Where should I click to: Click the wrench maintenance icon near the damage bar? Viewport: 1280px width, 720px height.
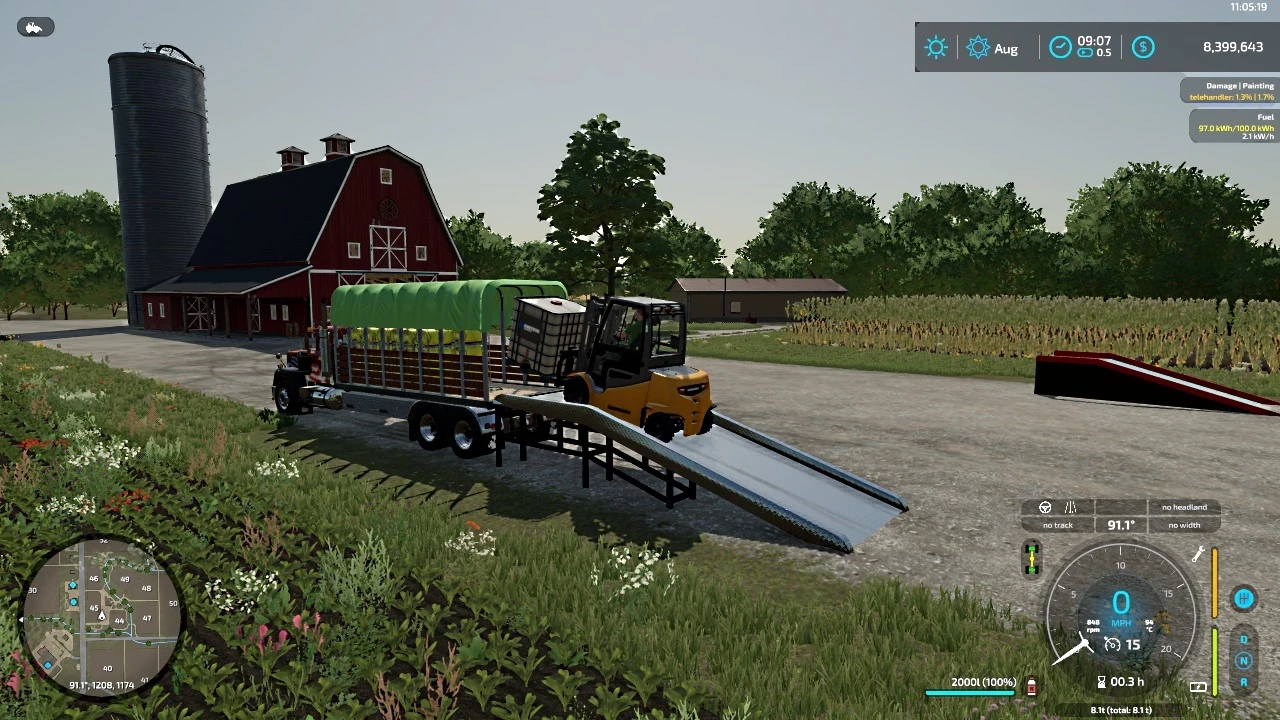pyautogui.click(x=1199, y=552)
